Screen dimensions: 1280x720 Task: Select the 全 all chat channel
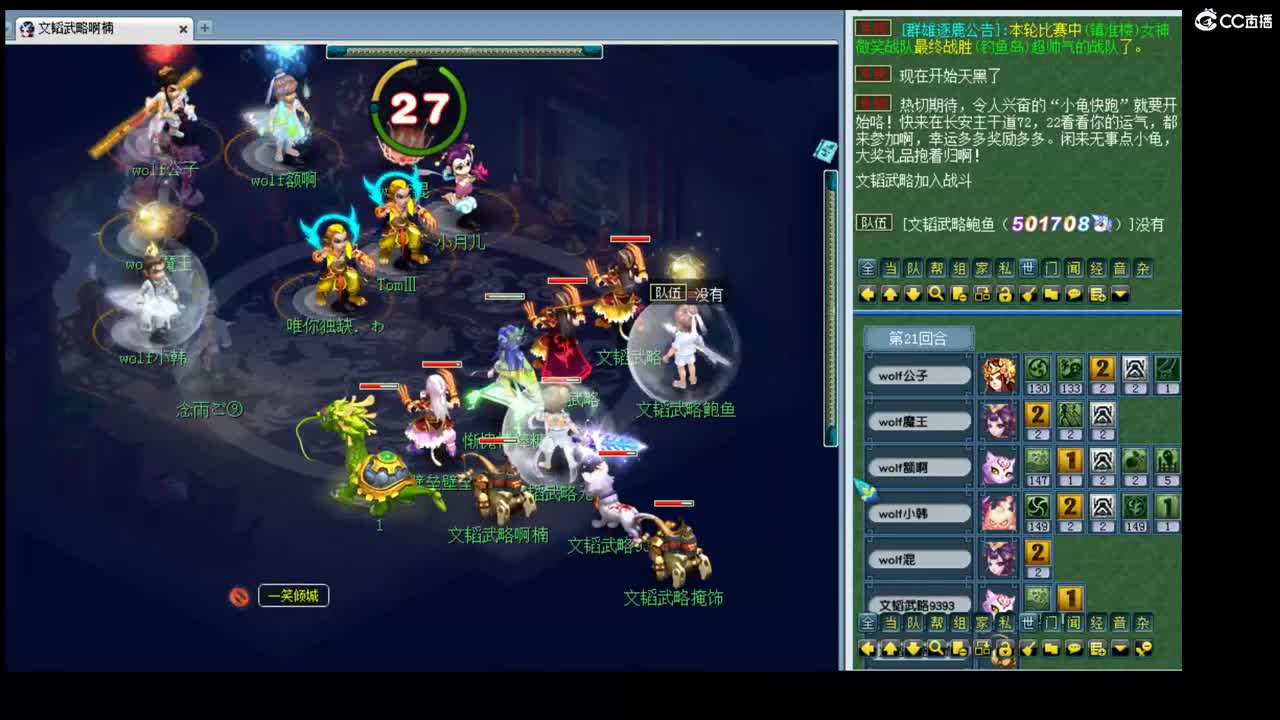tap(867, 268)
